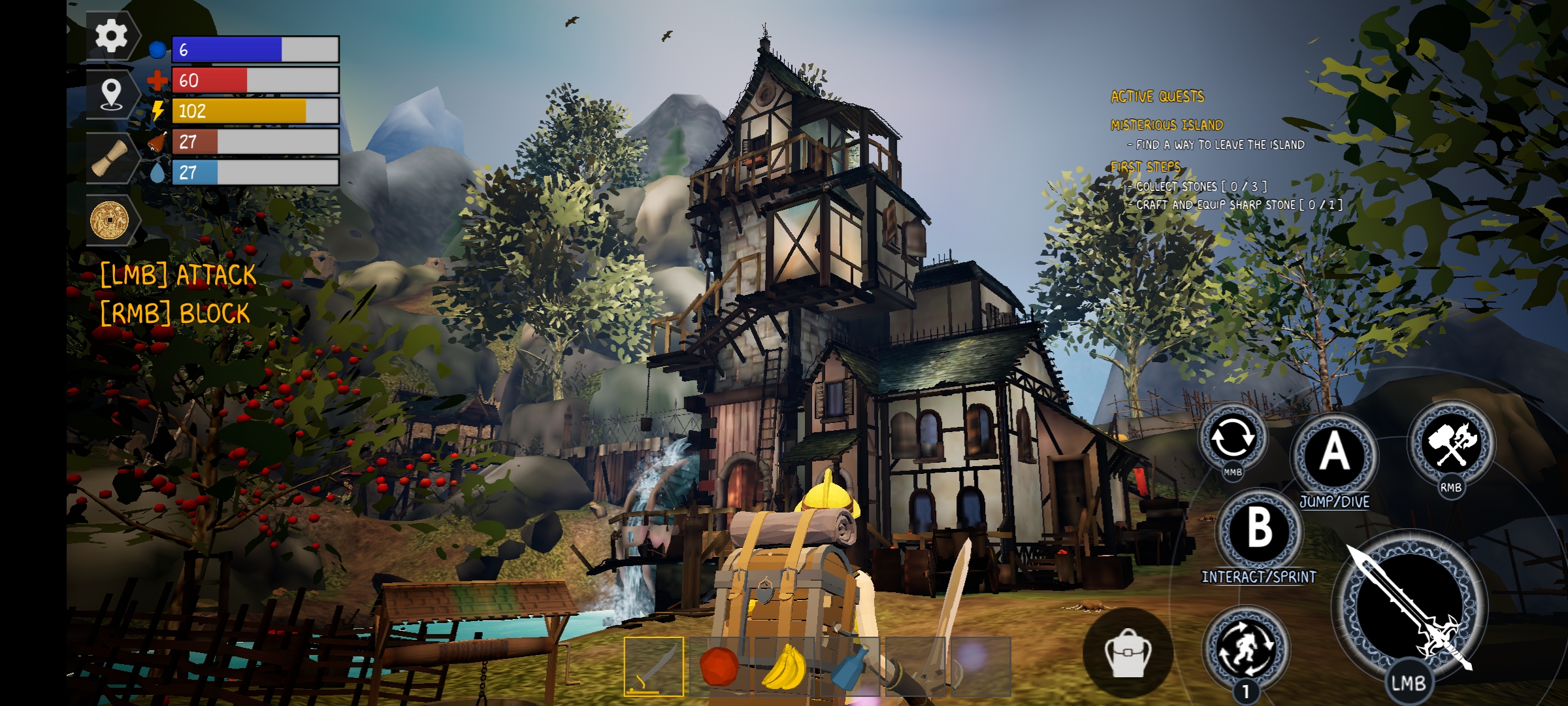Viewport: 1568px width, 706px height.
Task: Tap the gold coin icon
Action: pyautogui.click(x=110, y=220)
